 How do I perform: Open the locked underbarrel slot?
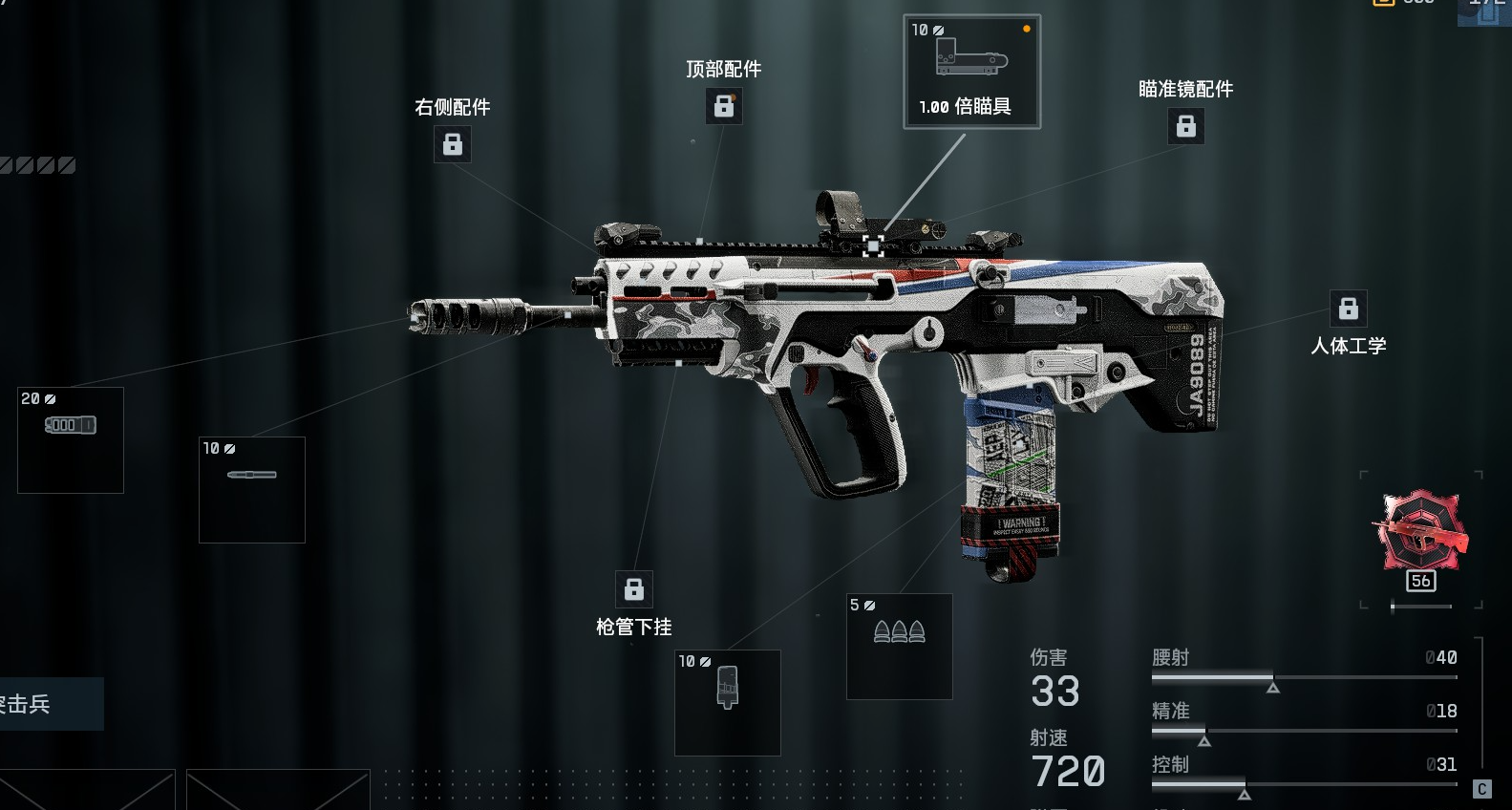(x=634, y=589)
